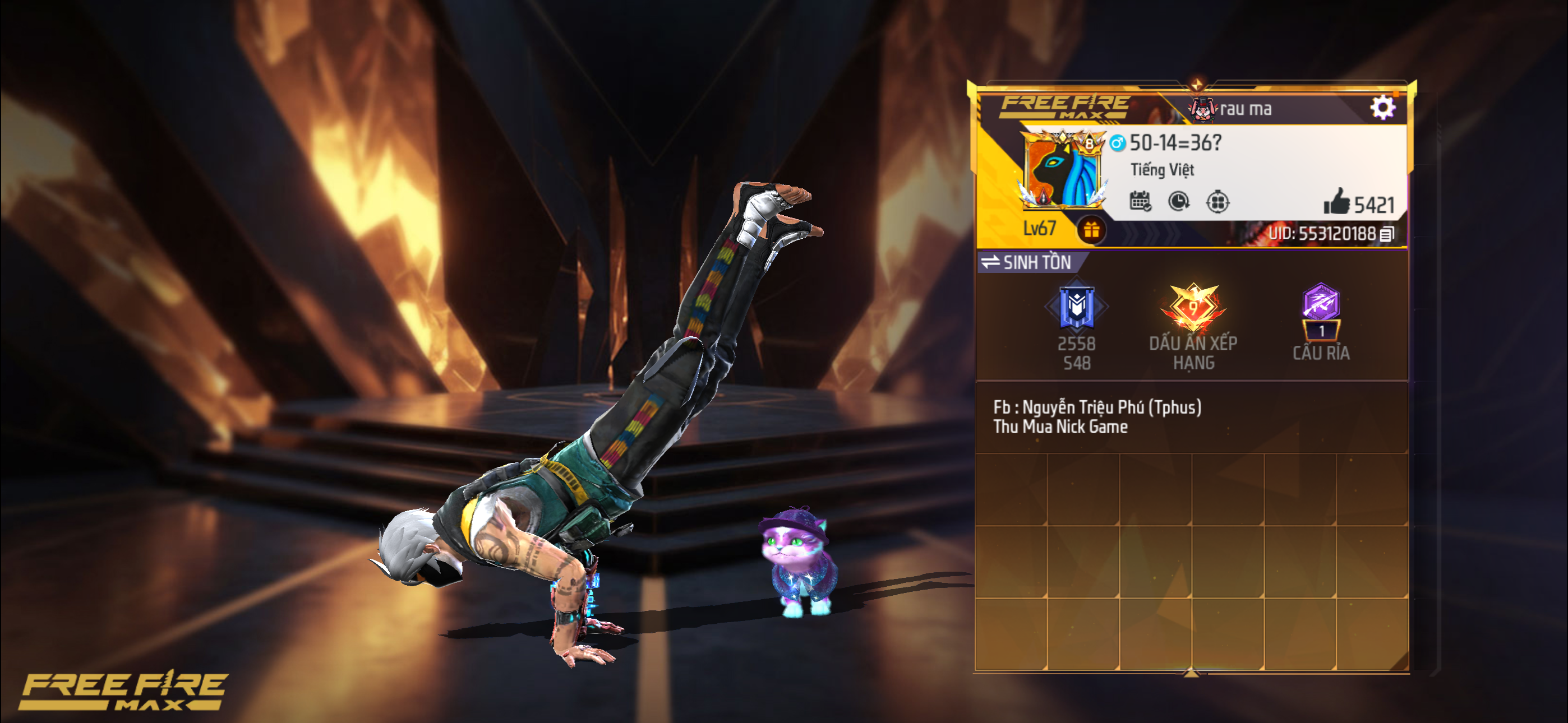Open the crosshair squad icon
The image size is (1568, 723).
[x=1217, y=201]
